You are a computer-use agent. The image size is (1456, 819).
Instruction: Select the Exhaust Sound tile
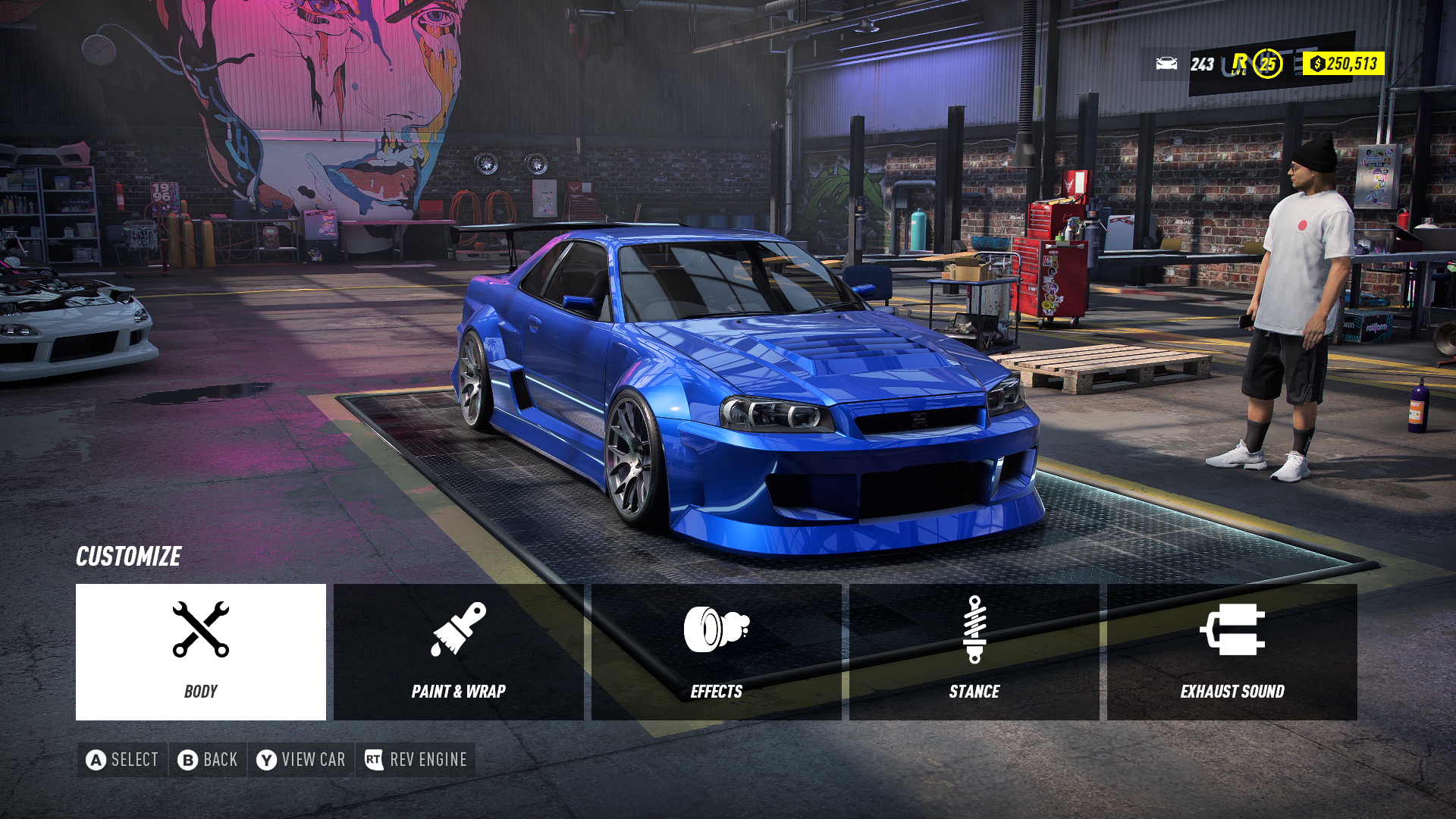1232,651
